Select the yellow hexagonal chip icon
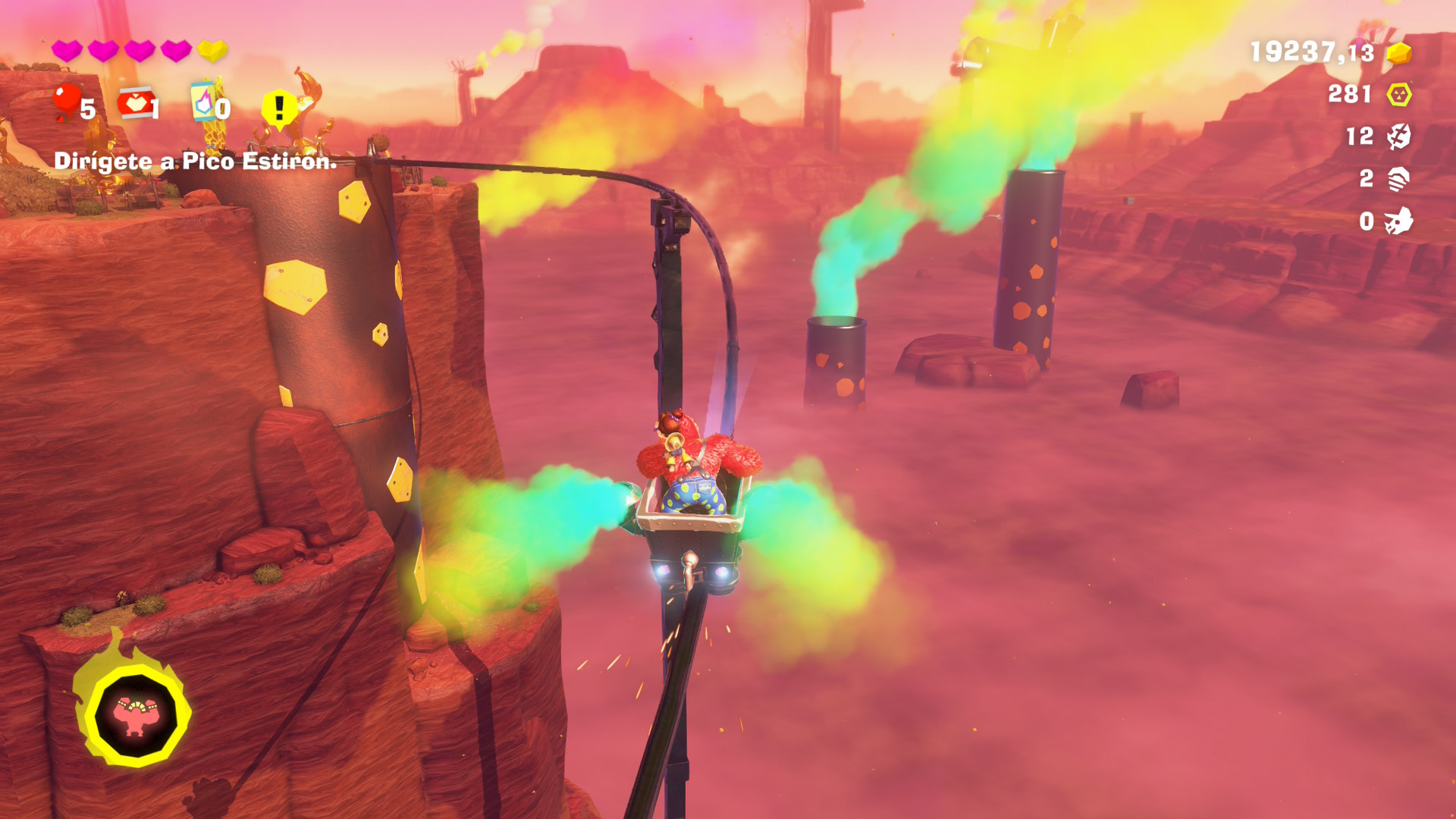Image resolution: width=1456 pixels, height=819 pixels. click(x=1398, y=95)
